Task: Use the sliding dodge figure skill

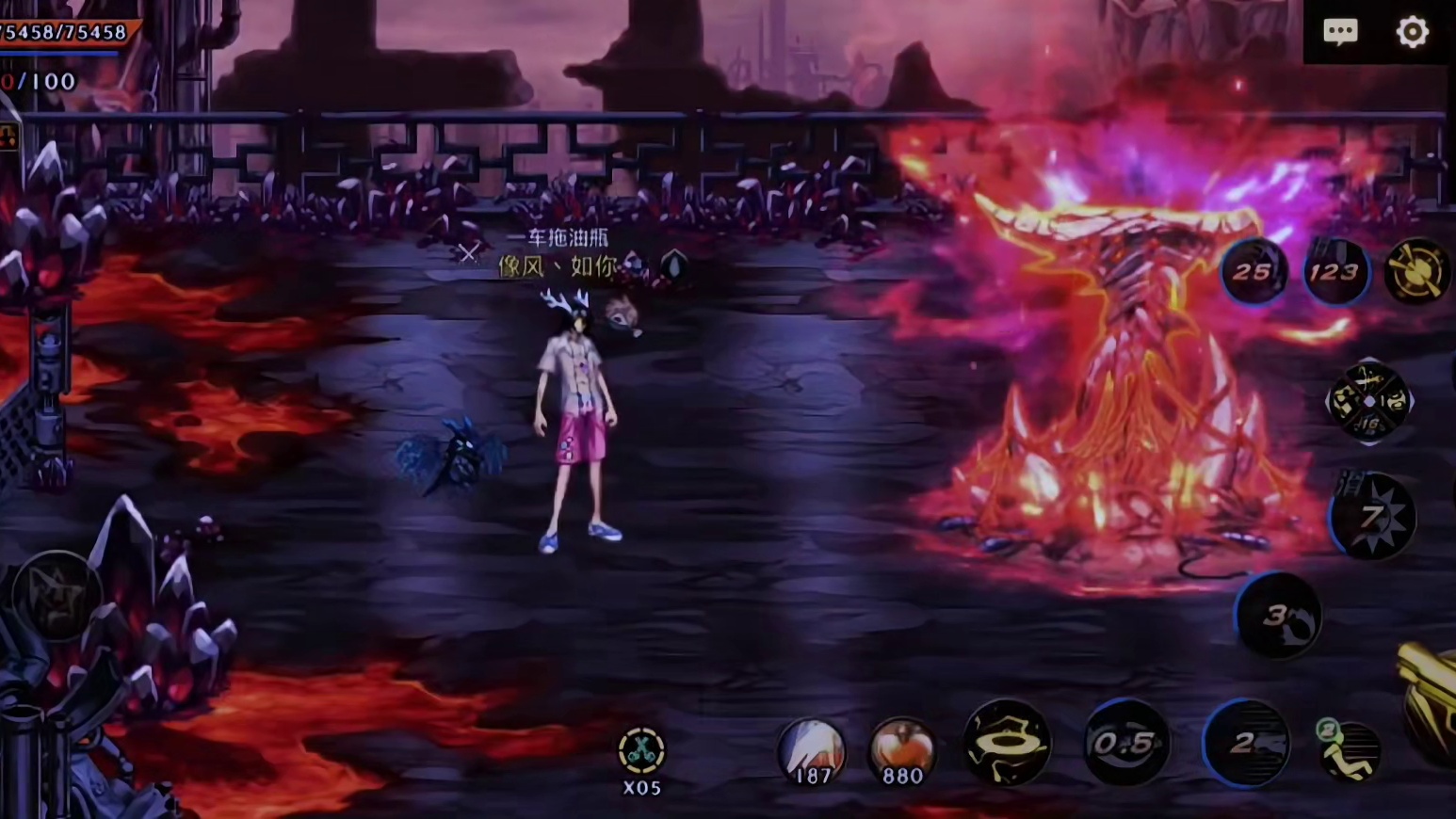Action: pyautogui.click(x=1349, y=749)
